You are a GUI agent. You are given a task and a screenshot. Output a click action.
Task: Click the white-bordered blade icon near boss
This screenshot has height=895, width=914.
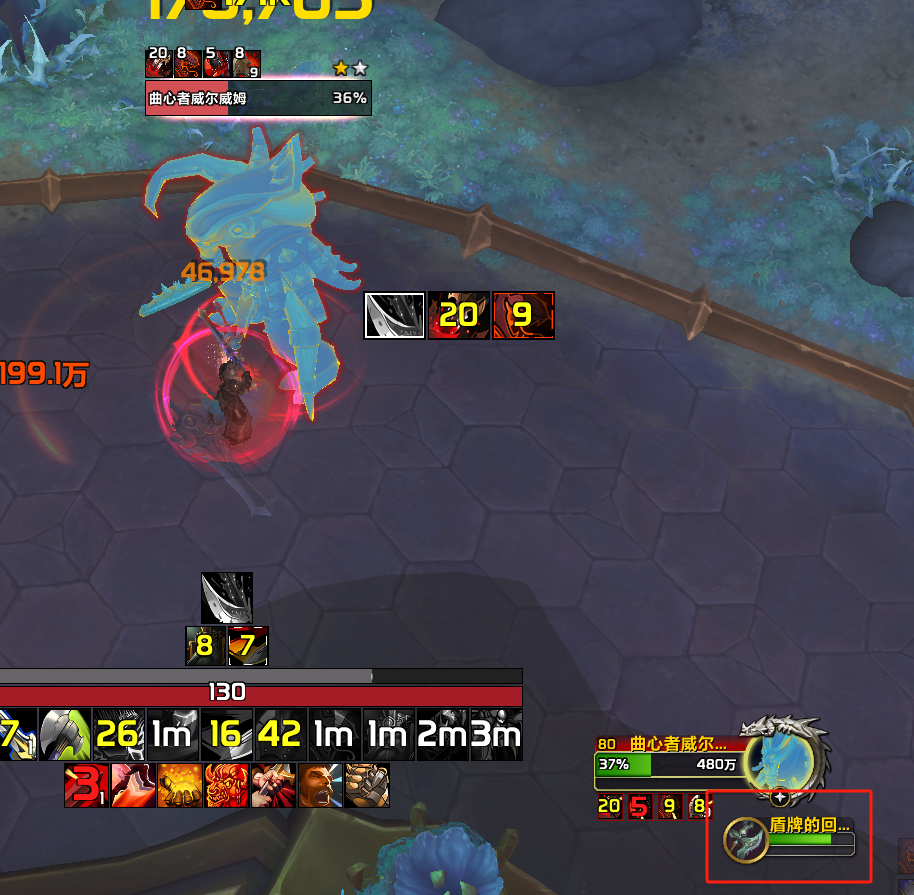pyautogui.click(x=394, y=316)
